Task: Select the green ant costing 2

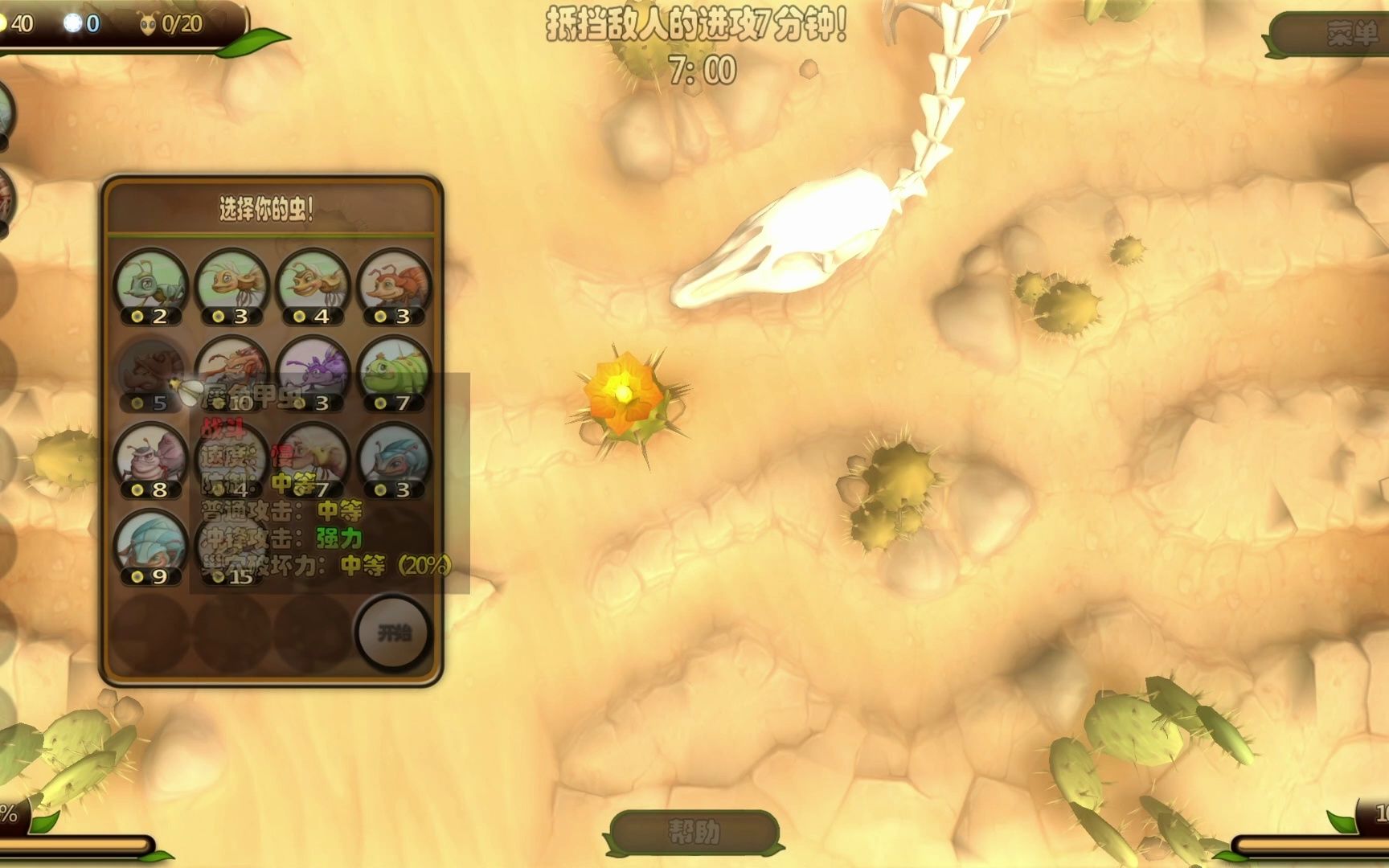Action: tap(150, 285)
